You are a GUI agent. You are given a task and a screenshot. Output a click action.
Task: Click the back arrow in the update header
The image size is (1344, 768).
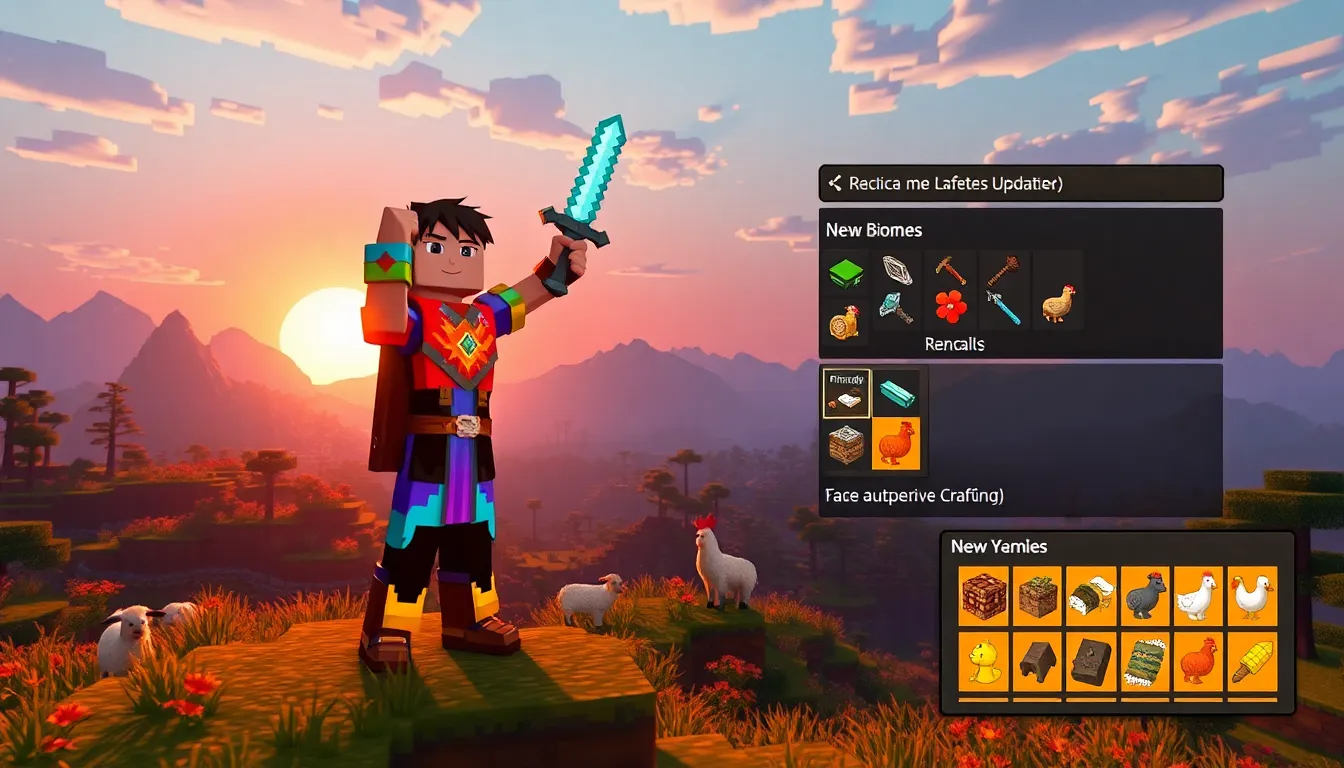(x=834, y=184)
